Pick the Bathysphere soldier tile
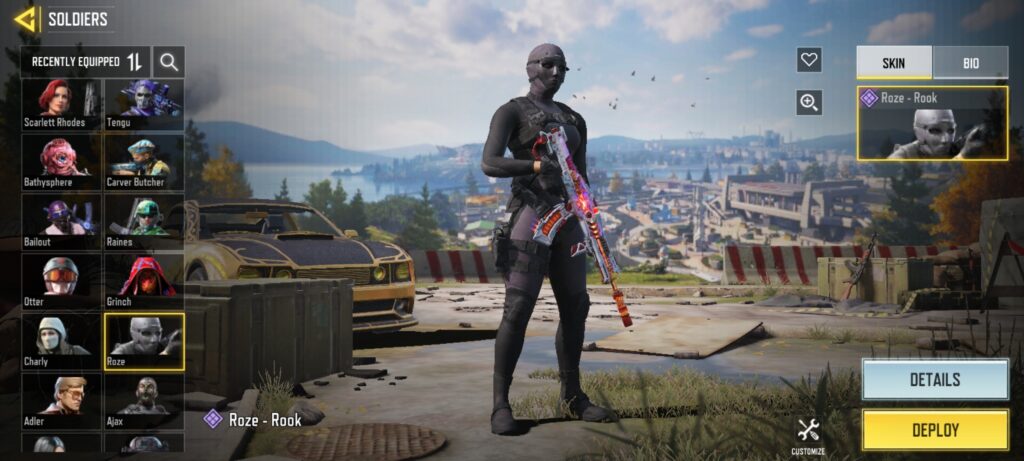This screenshot has height=461, width=1024. [x=62, y=163]
